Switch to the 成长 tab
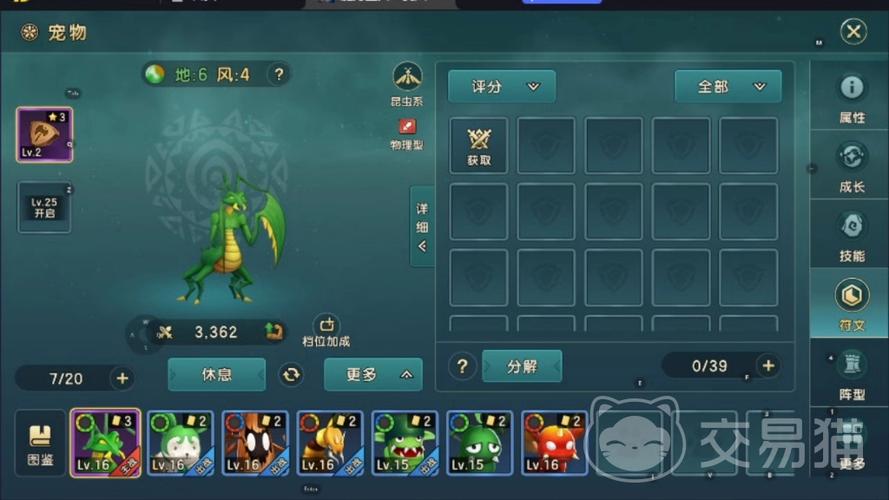Image resolution: width=889 pixels, height=500 pixels. [851, 167]
